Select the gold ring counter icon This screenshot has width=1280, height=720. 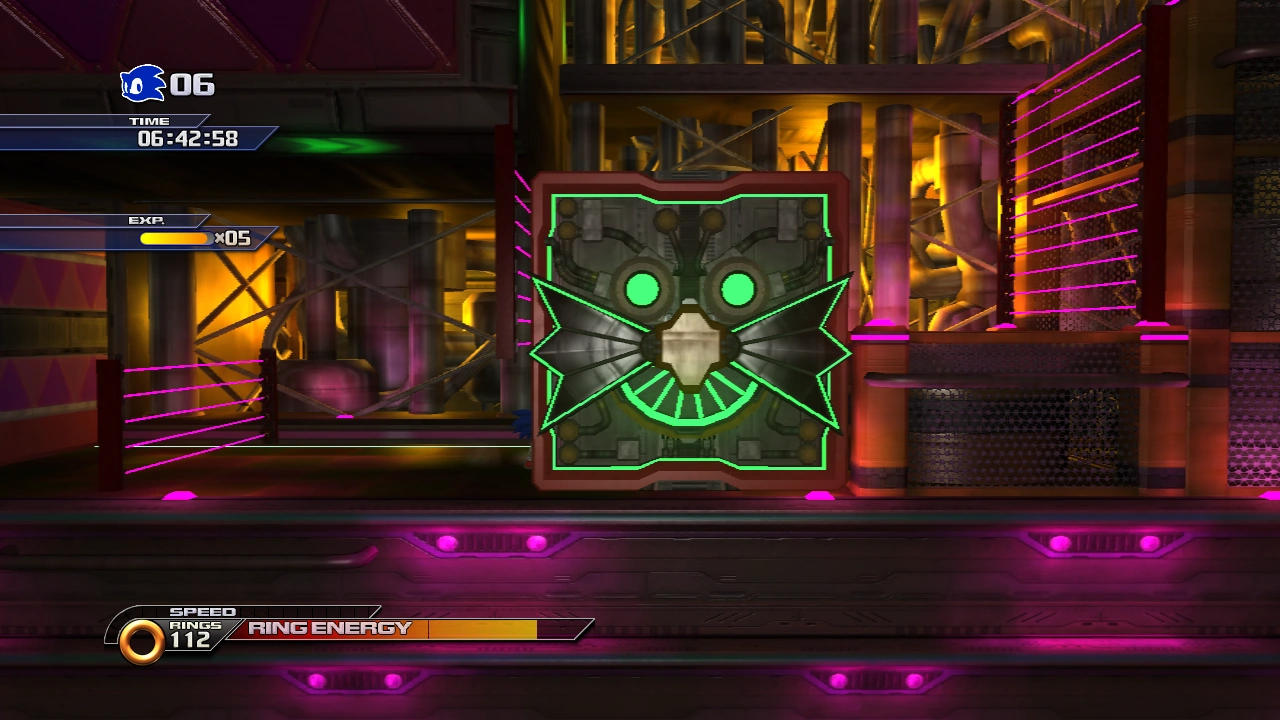click(x=141, y=641)
